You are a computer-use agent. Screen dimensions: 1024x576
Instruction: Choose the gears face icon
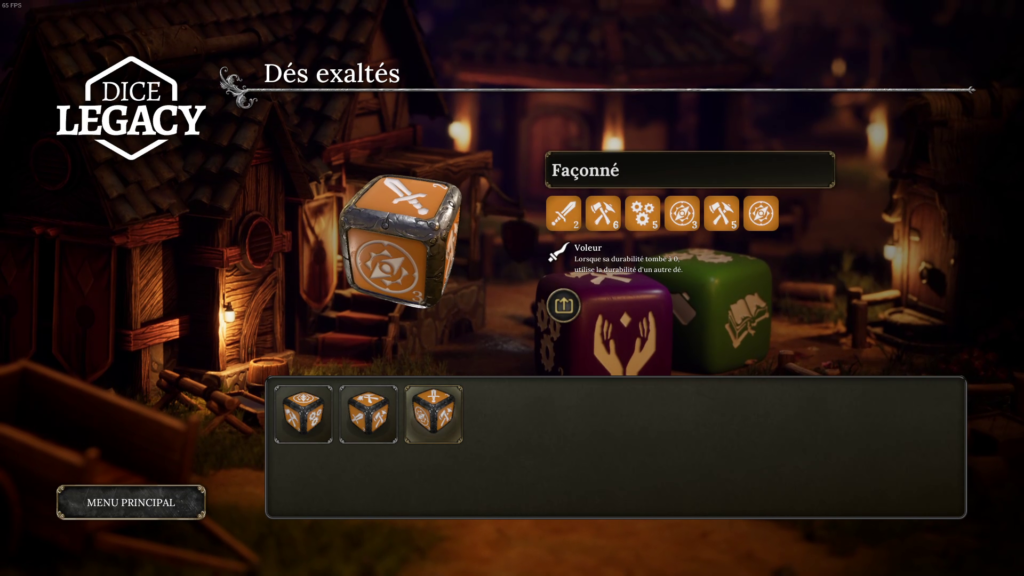pyautogui.click(x=643, y=213)
